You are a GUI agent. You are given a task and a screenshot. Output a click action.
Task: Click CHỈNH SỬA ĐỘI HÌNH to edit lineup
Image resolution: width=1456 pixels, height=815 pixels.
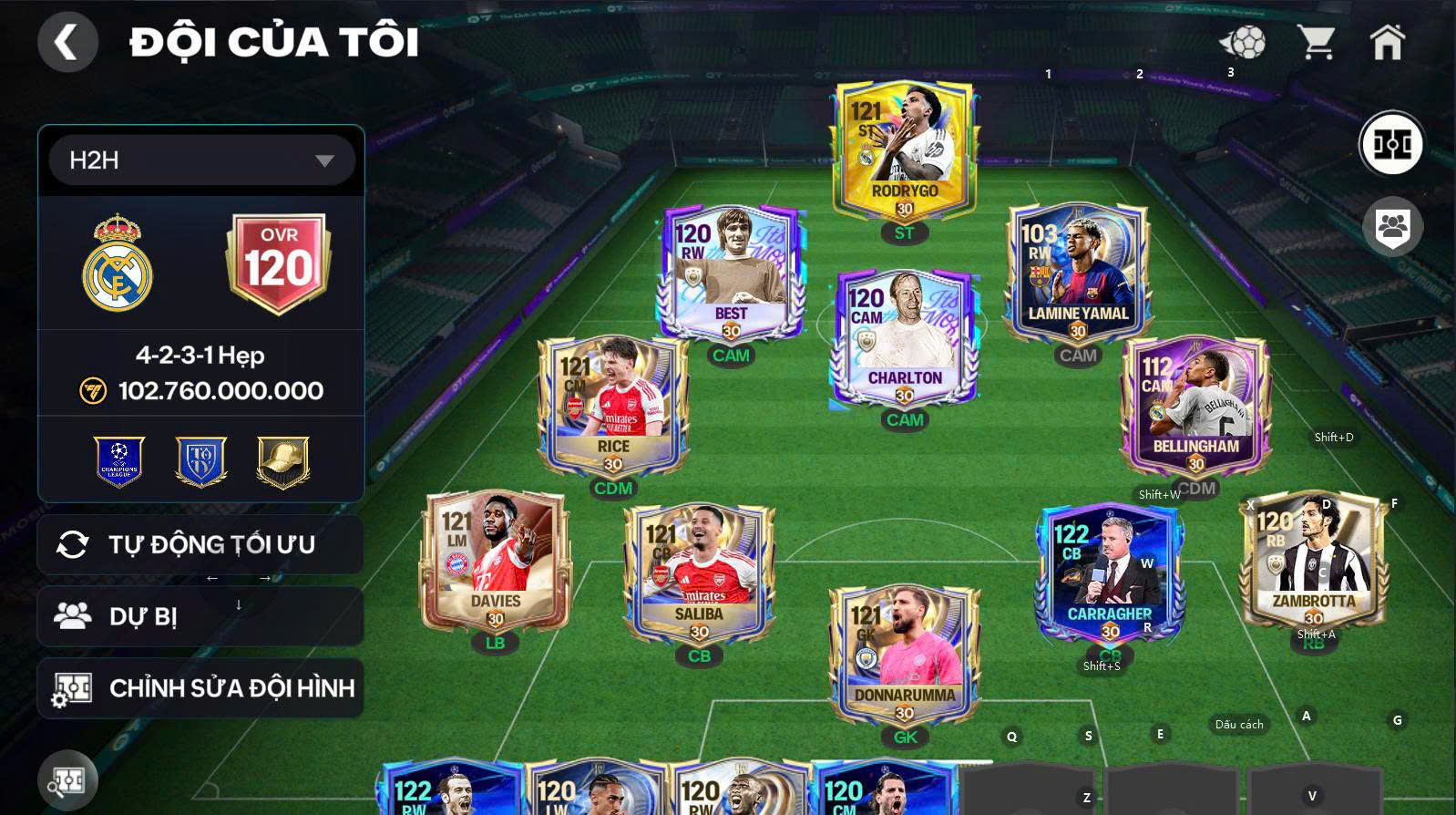(200, 688)
